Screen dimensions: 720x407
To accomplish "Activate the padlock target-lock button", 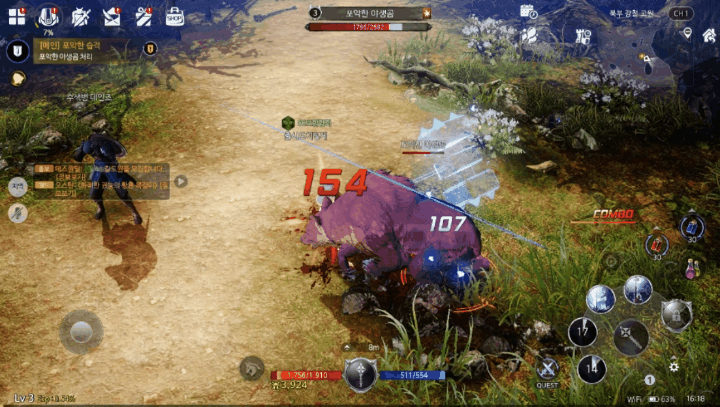I will (x=676, y=314).
